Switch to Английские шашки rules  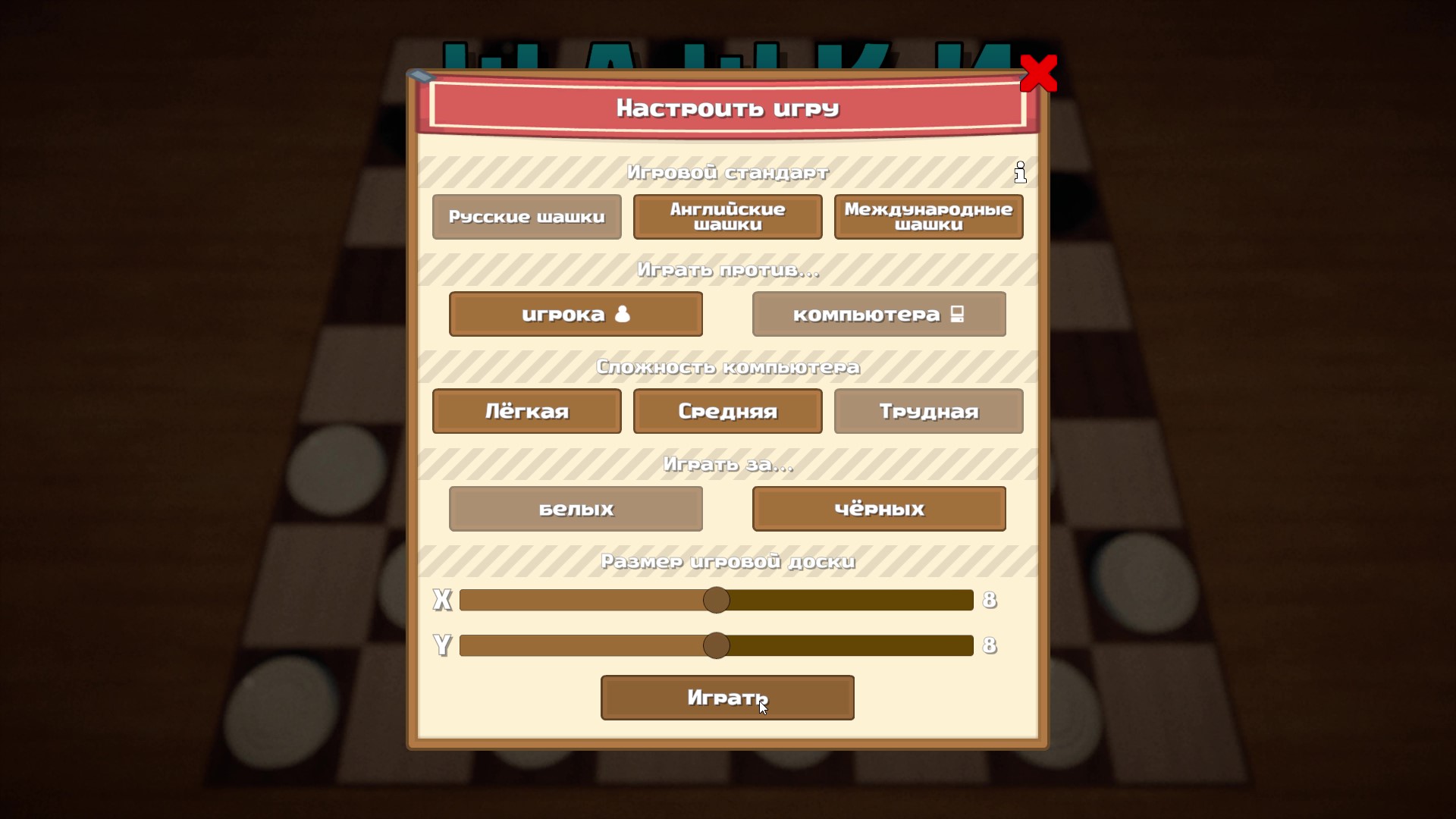tap(727, 217)
